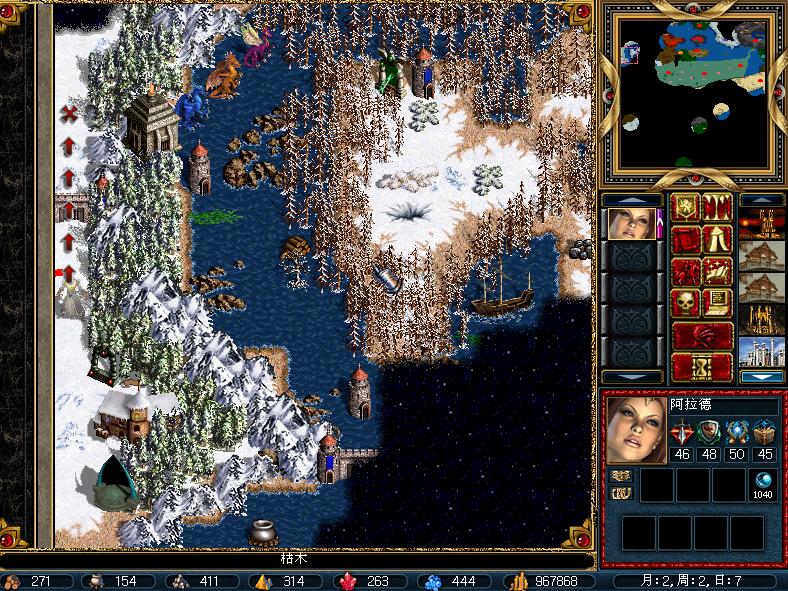Image resolution: width=788 pixels, height=591 pixels.
Task: Open the Kingdom Overview banner button
Action: pos(686,208)
